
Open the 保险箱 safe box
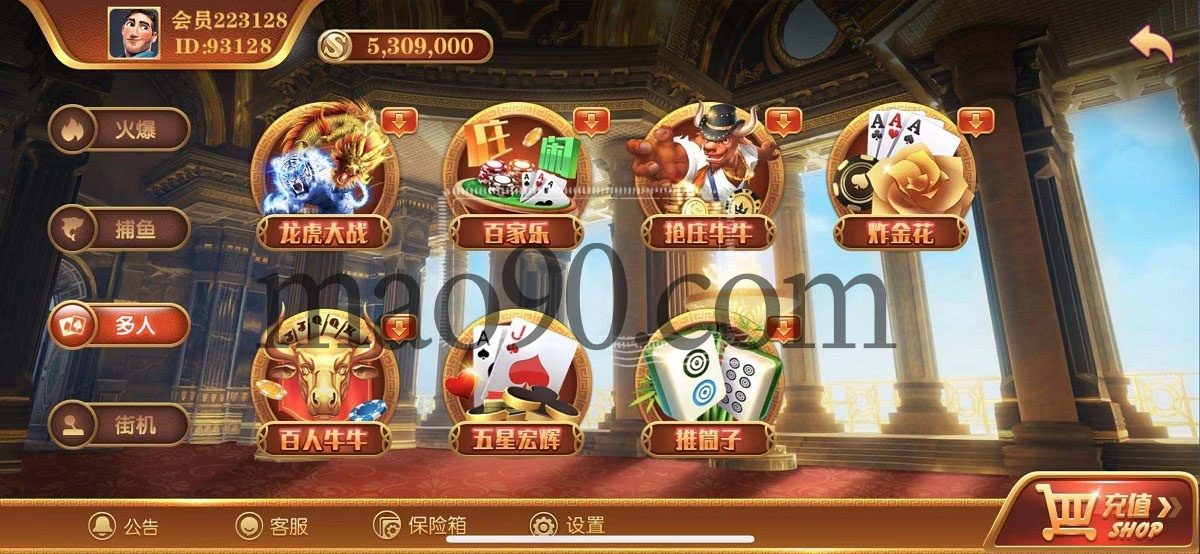pos(420,526)
